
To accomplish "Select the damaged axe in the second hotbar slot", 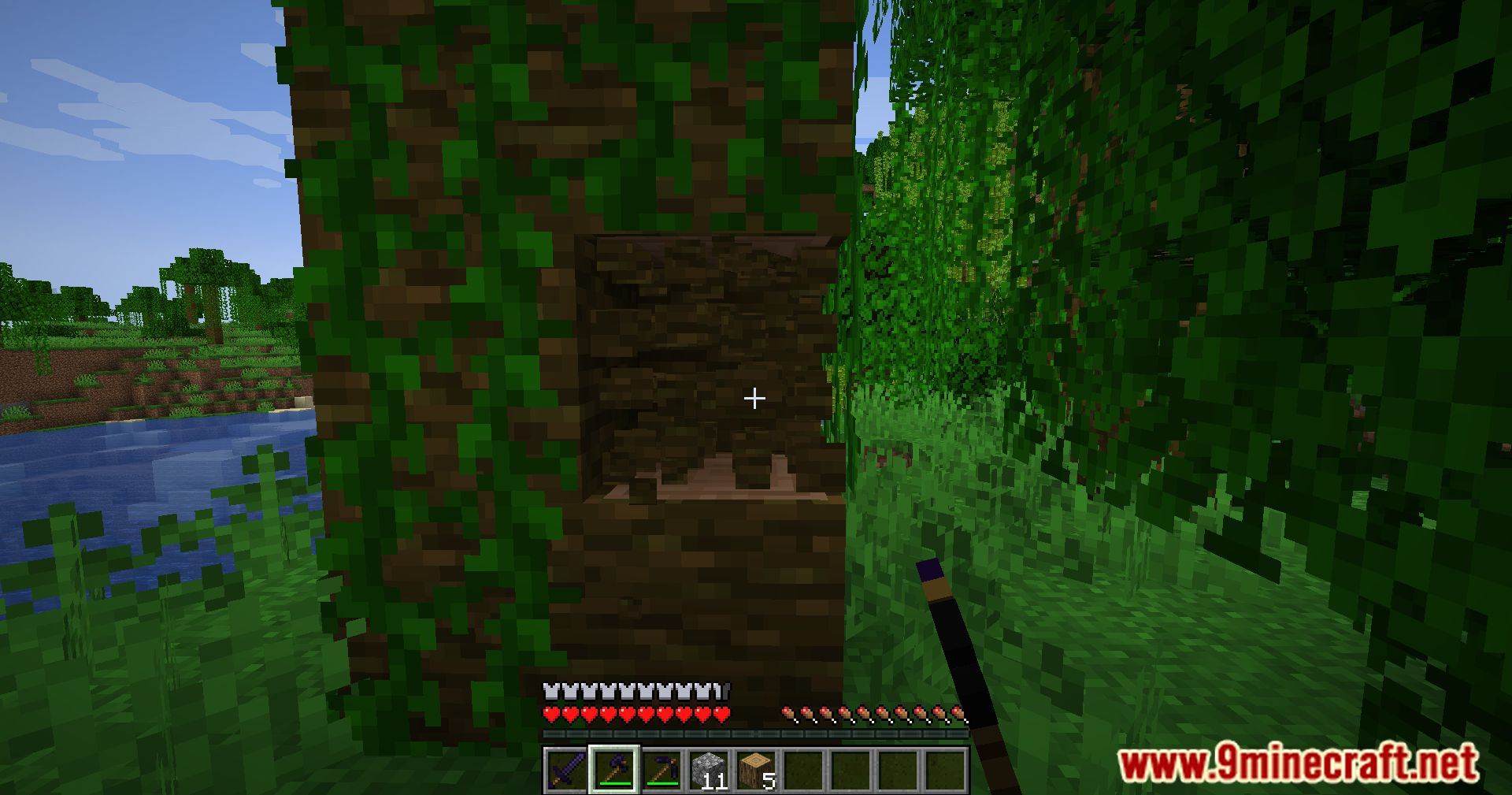I will click(615, 768).
